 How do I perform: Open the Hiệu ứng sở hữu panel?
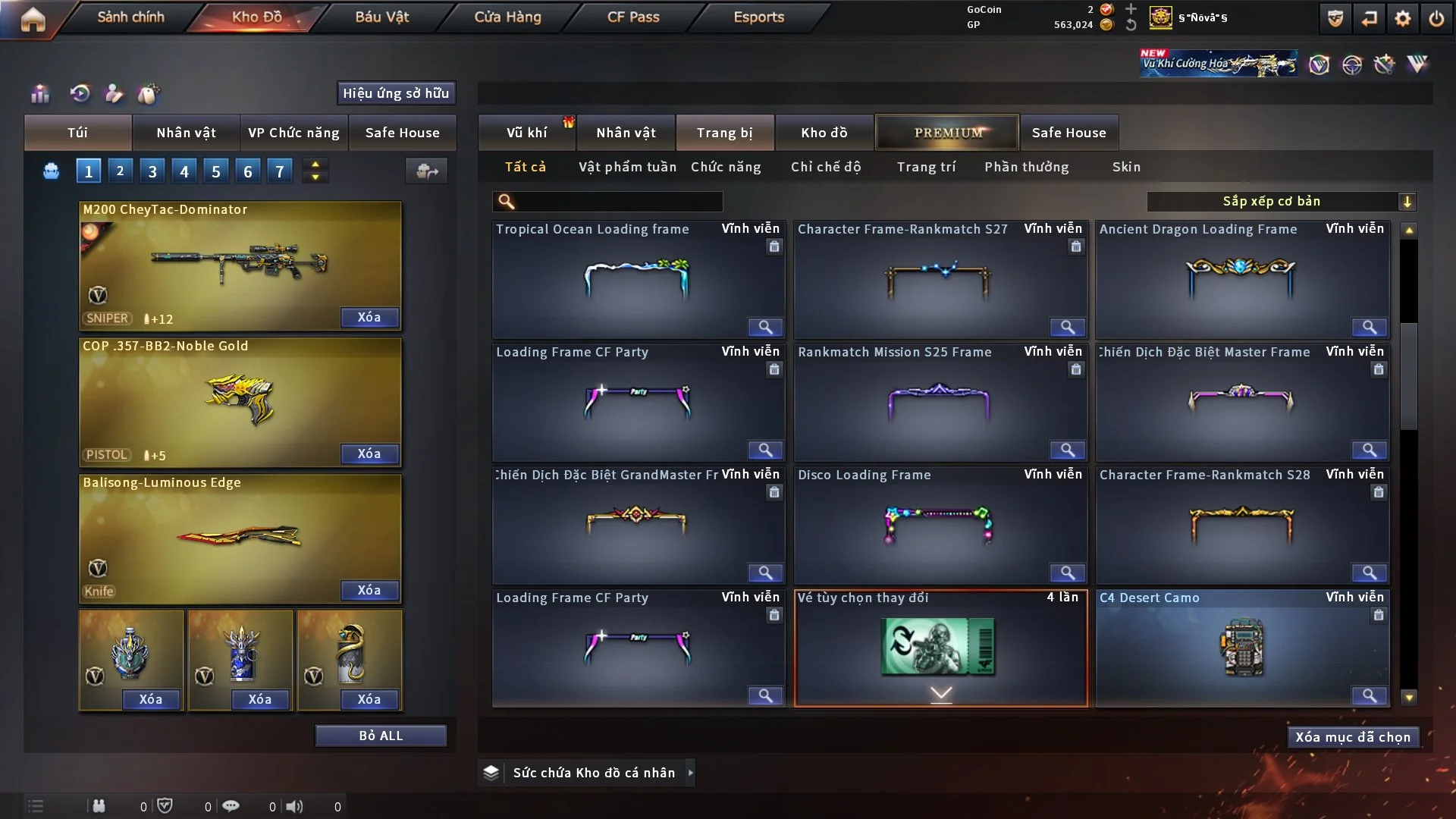[x=396, y=93]
